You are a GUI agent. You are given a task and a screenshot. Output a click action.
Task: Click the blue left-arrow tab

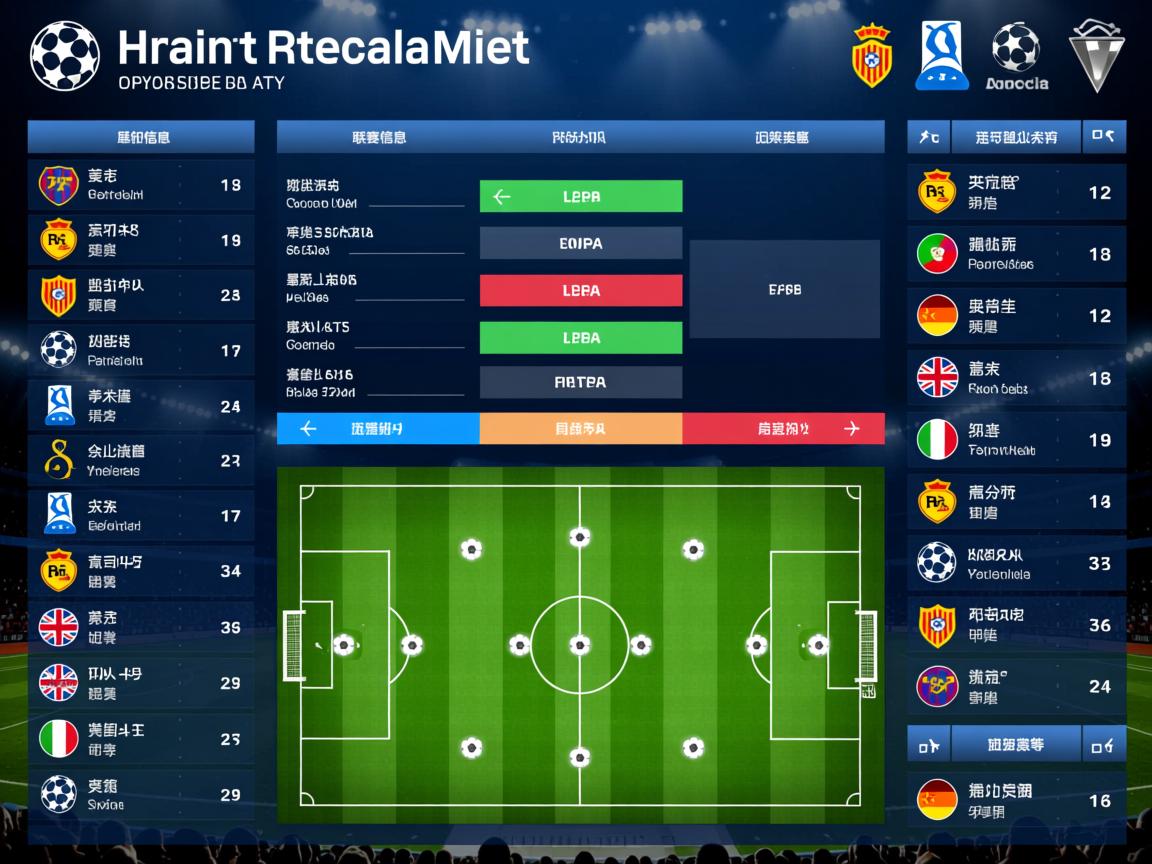point(378,429)
